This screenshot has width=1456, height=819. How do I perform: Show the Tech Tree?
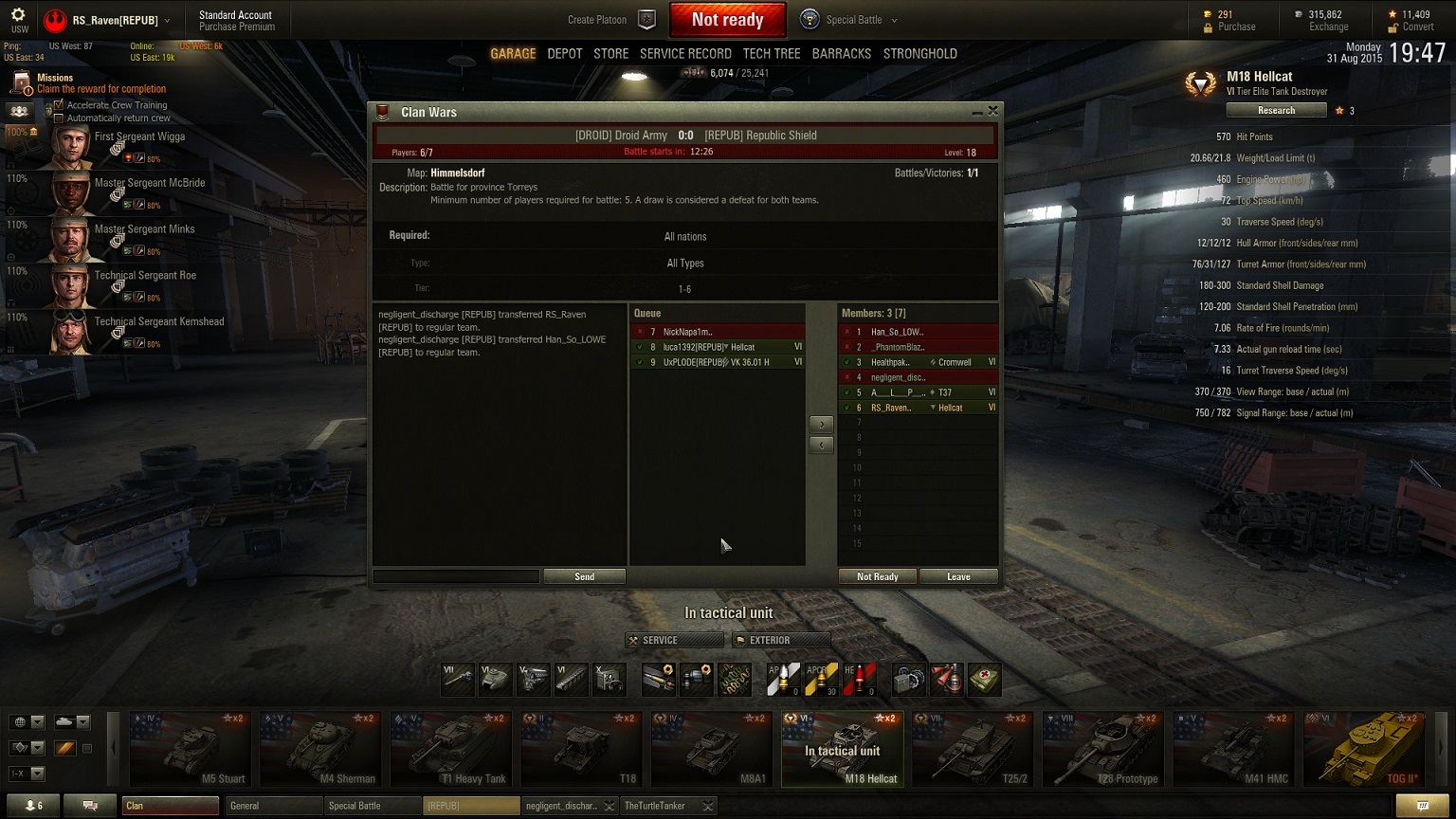[x=772, y=54]
